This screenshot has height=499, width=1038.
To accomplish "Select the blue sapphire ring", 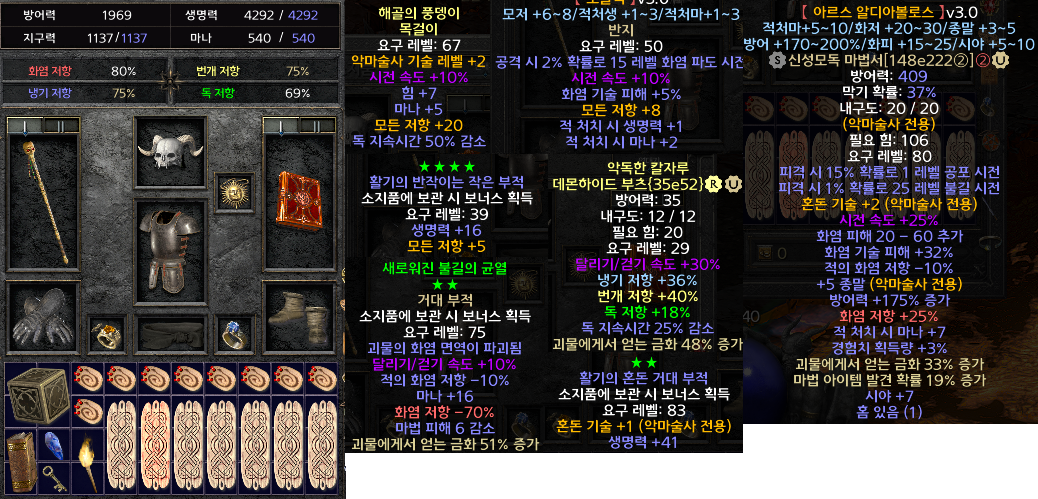I will coord(234,332).
